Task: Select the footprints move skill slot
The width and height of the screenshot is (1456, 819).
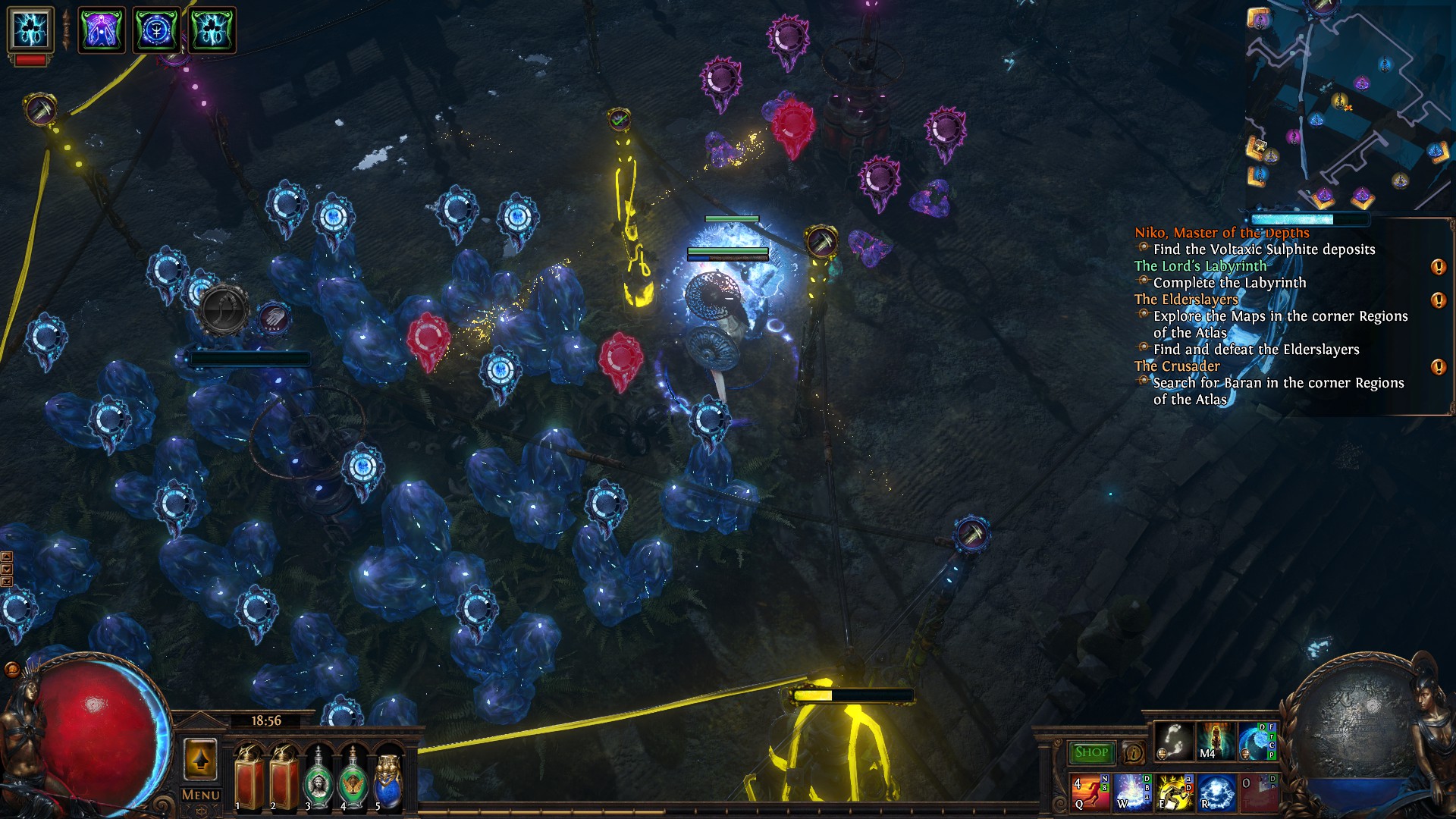Action: 1173,741
